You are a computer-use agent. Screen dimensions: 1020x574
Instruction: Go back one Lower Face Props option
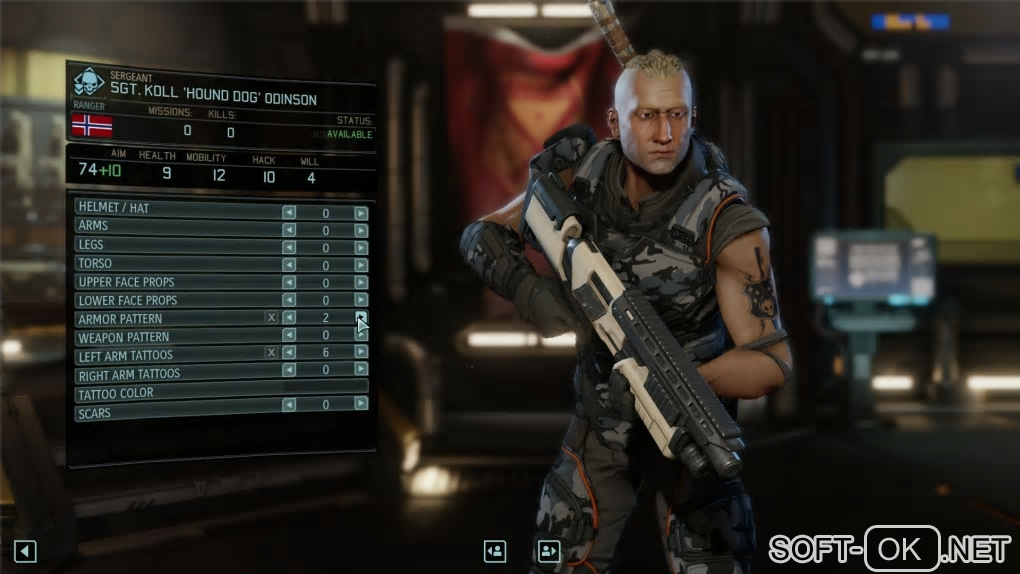(289, 300)
